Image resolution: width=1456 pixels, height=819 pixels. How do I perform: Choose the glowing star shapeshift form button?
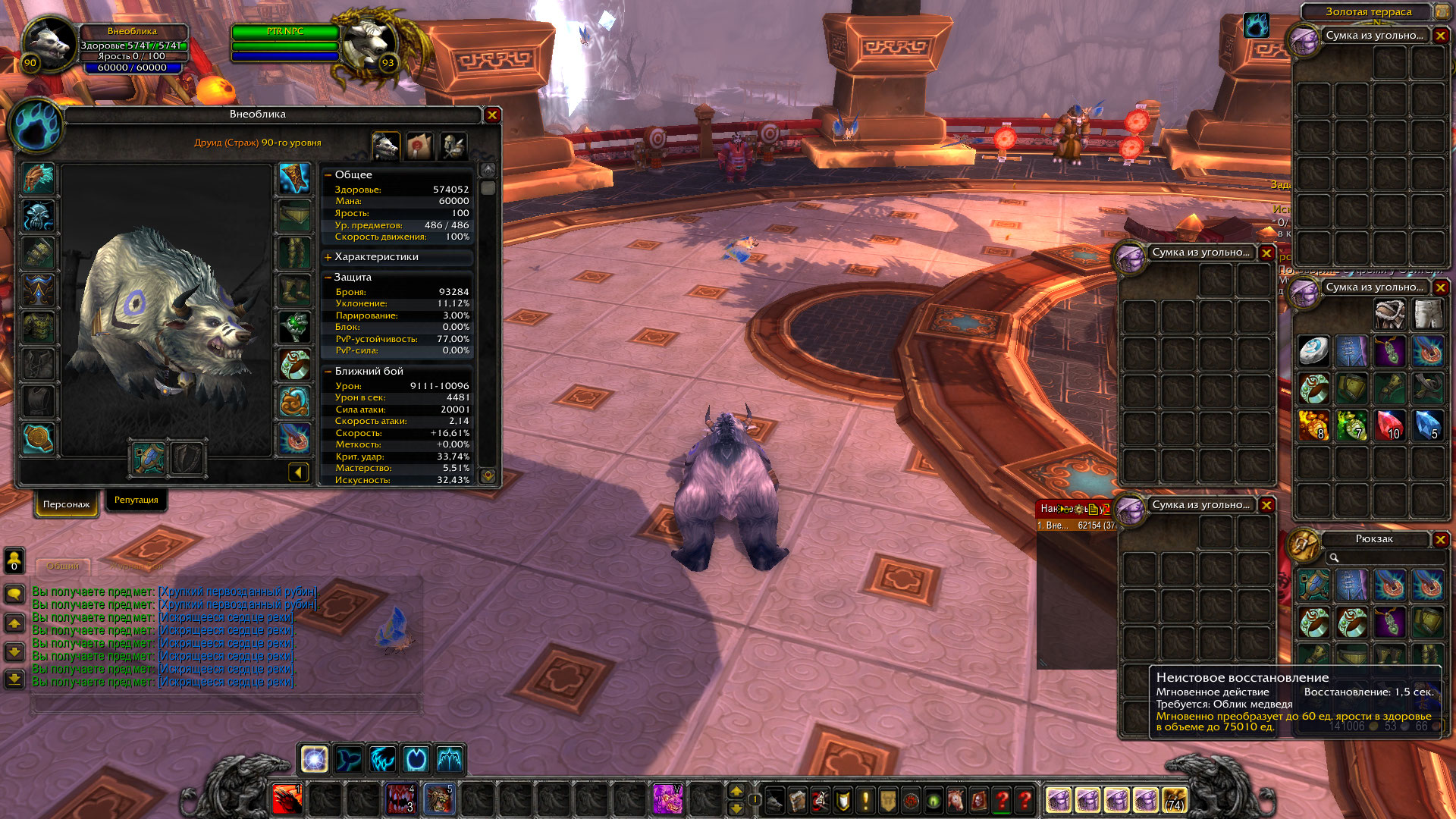315,758
